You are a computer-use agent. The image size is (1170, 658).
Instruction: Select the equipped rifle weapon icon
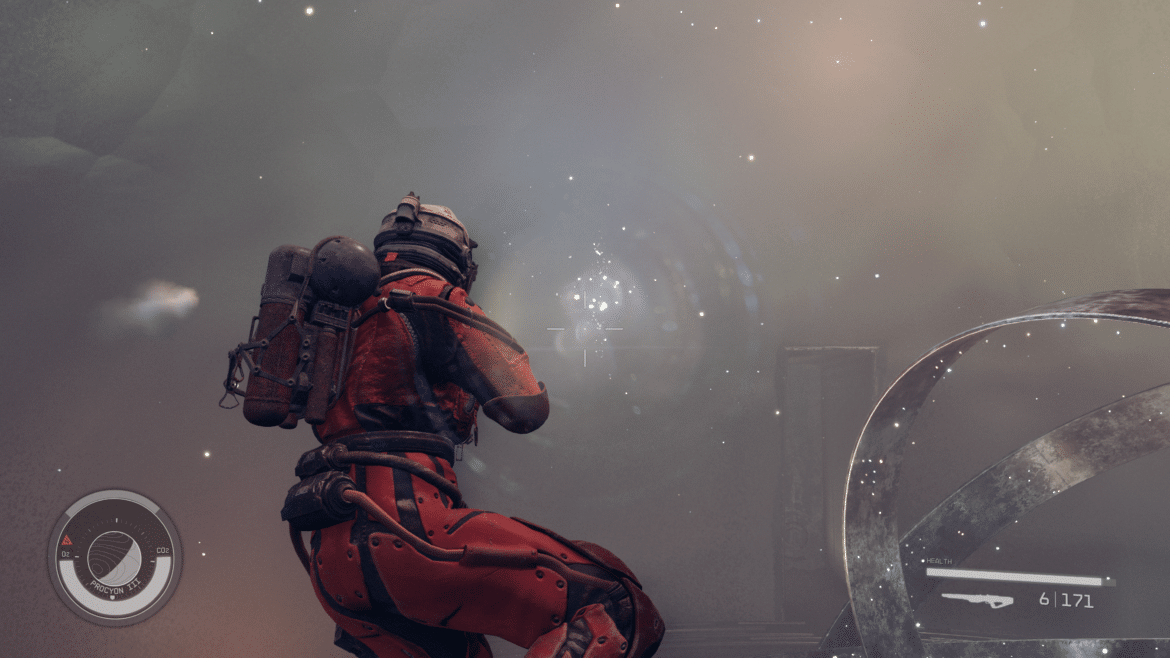click(976, 600)
